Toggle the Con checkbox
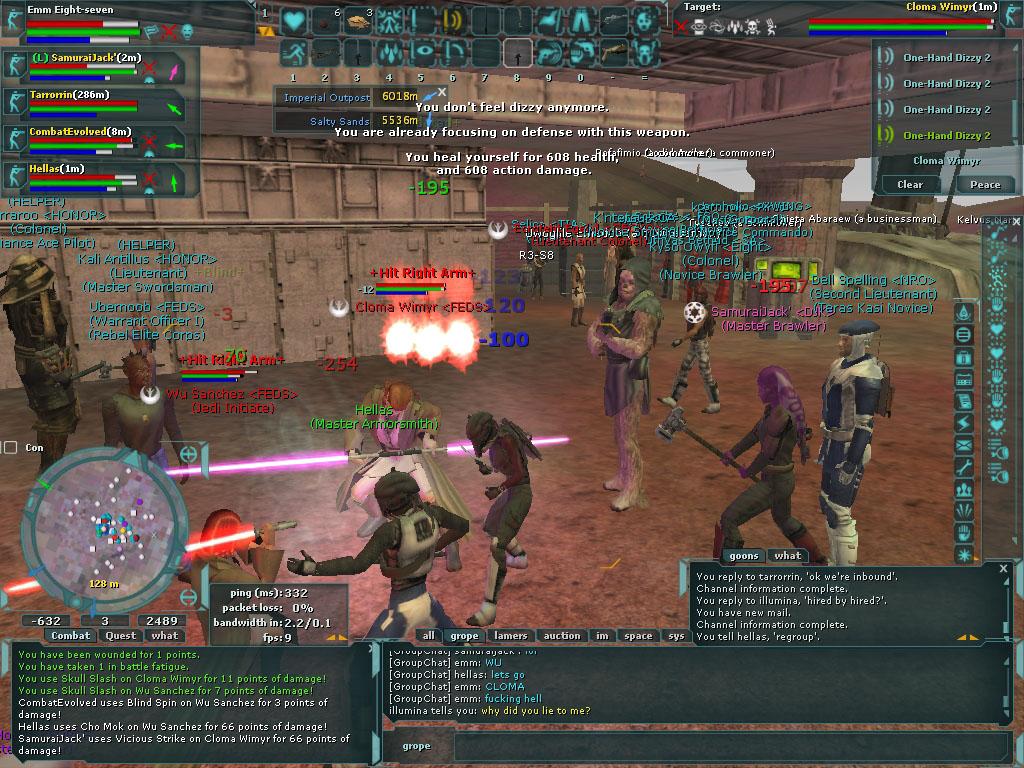Screen dimensions: 1024x768 pos(10,448)
